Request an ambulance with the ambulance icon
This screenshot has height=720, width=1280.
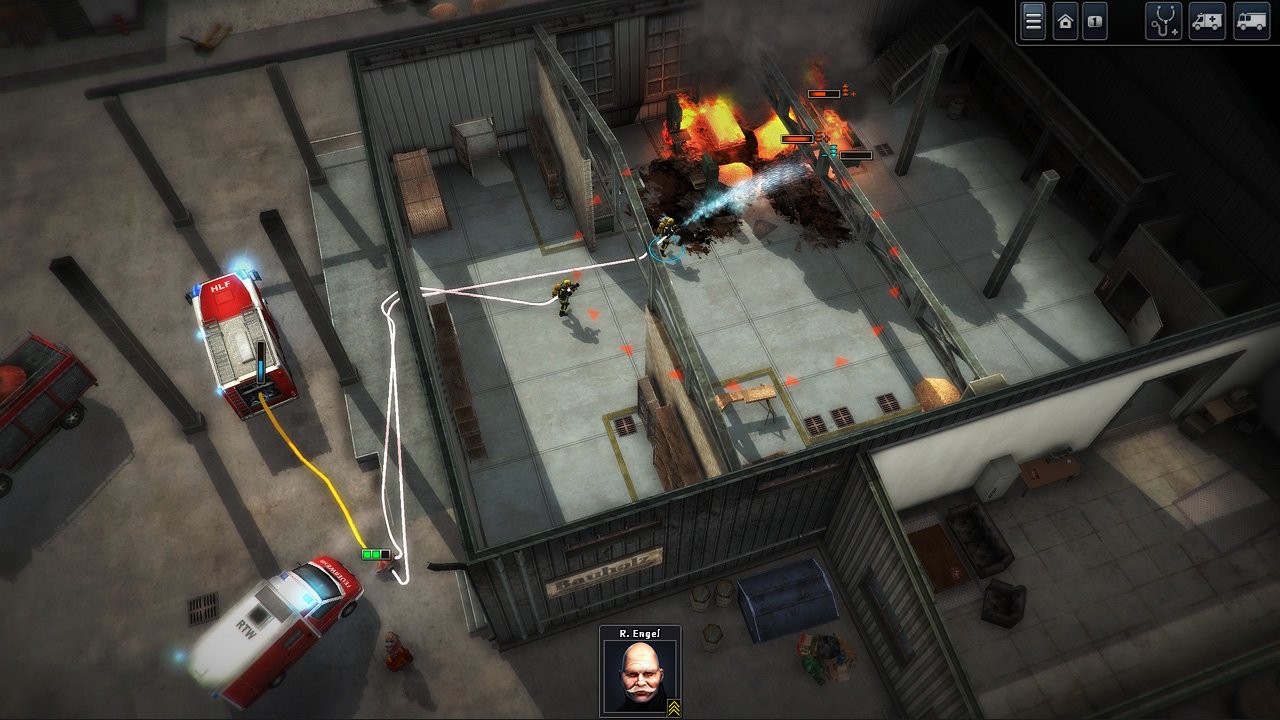point(1207,21)
